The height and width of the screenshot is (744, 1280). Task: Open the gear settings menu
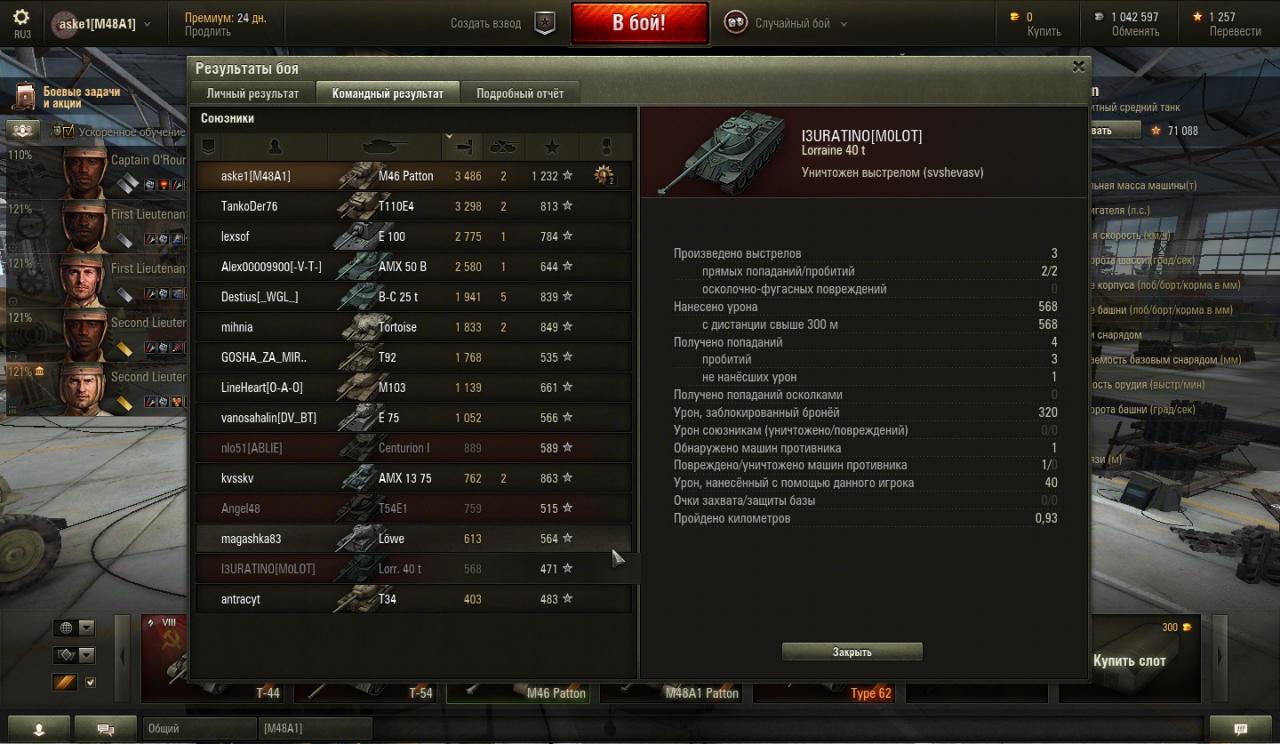point(21,18)
